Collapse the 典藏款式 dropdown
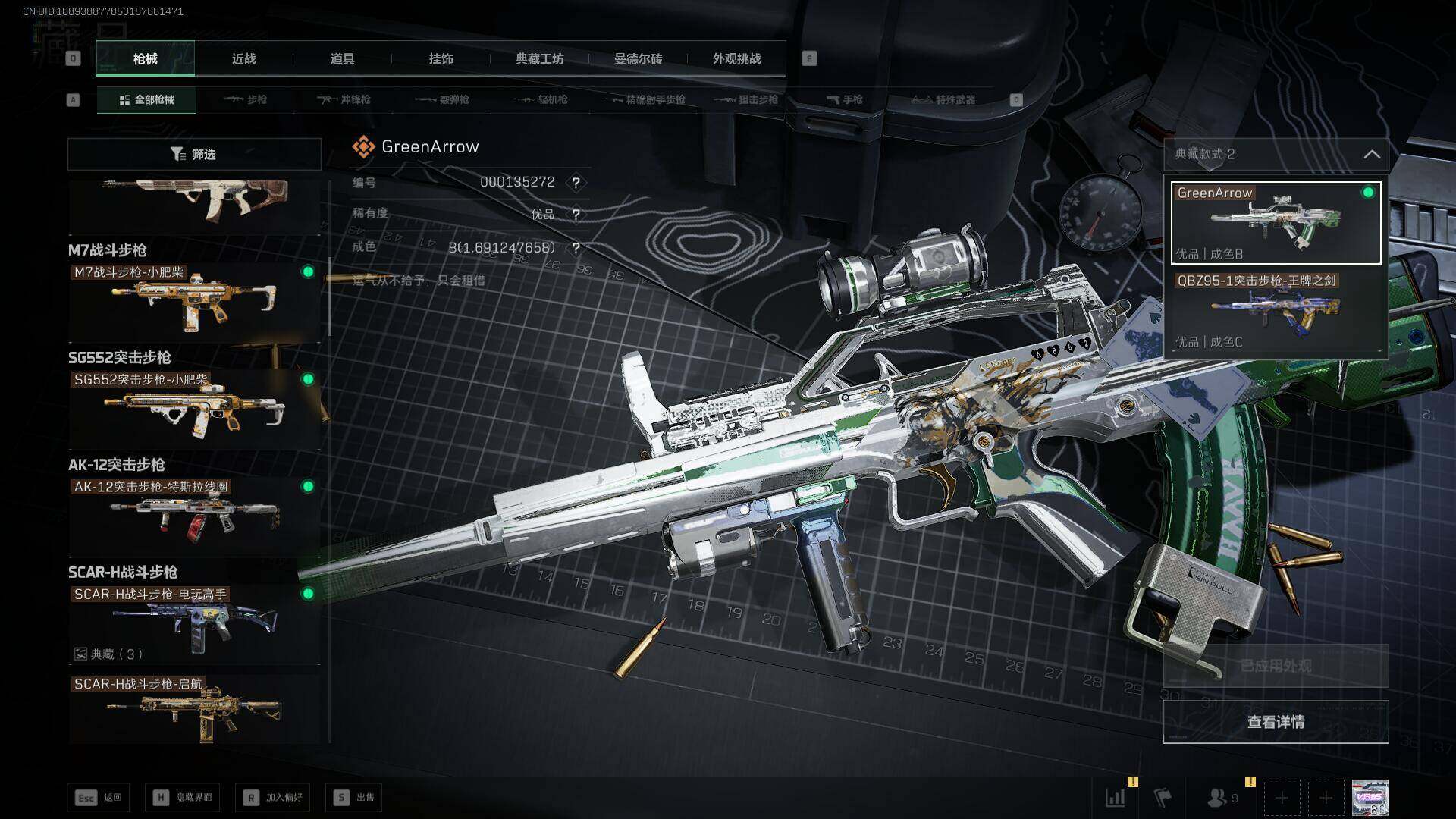Image resolution: width=1456 pixels, height=819 pixels. click(1371, 154)
